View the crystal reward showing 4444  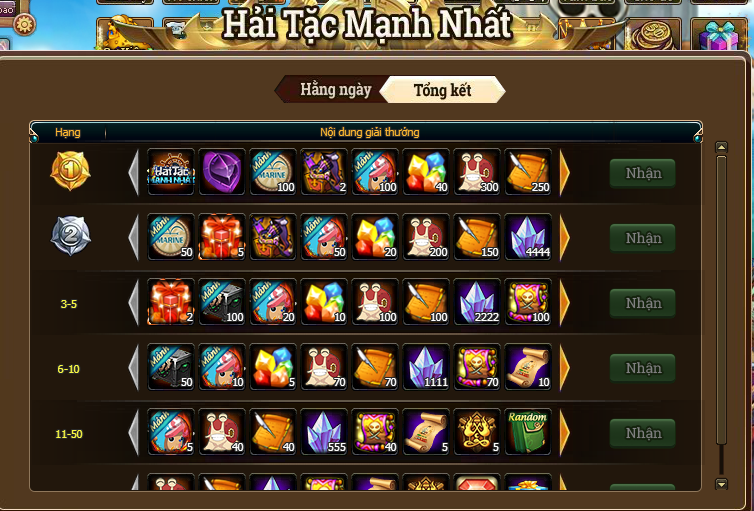(529, 238)
